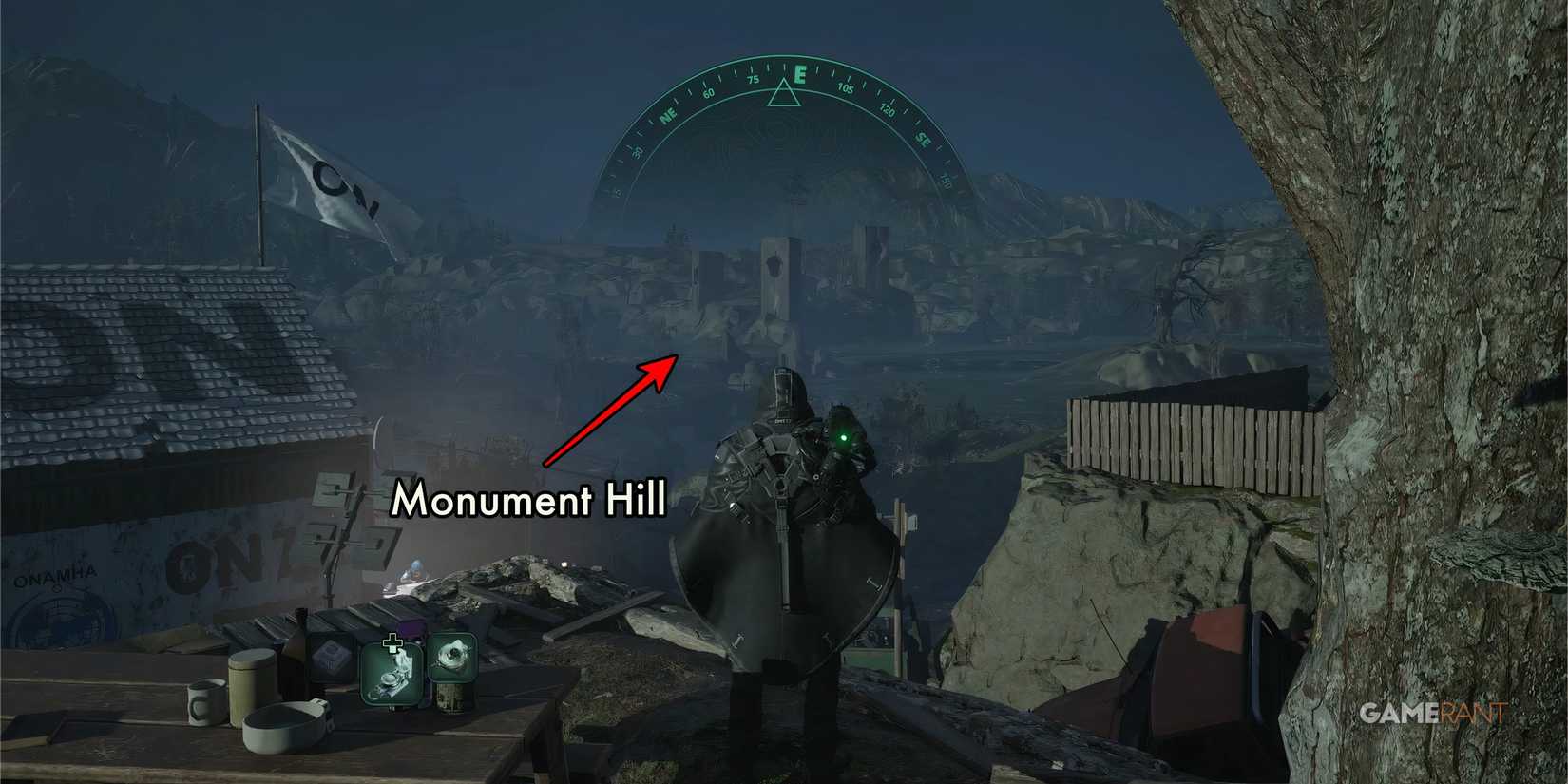Click the plus symbol above the bandage icon

pyautogui.click(x=392, y=644)
